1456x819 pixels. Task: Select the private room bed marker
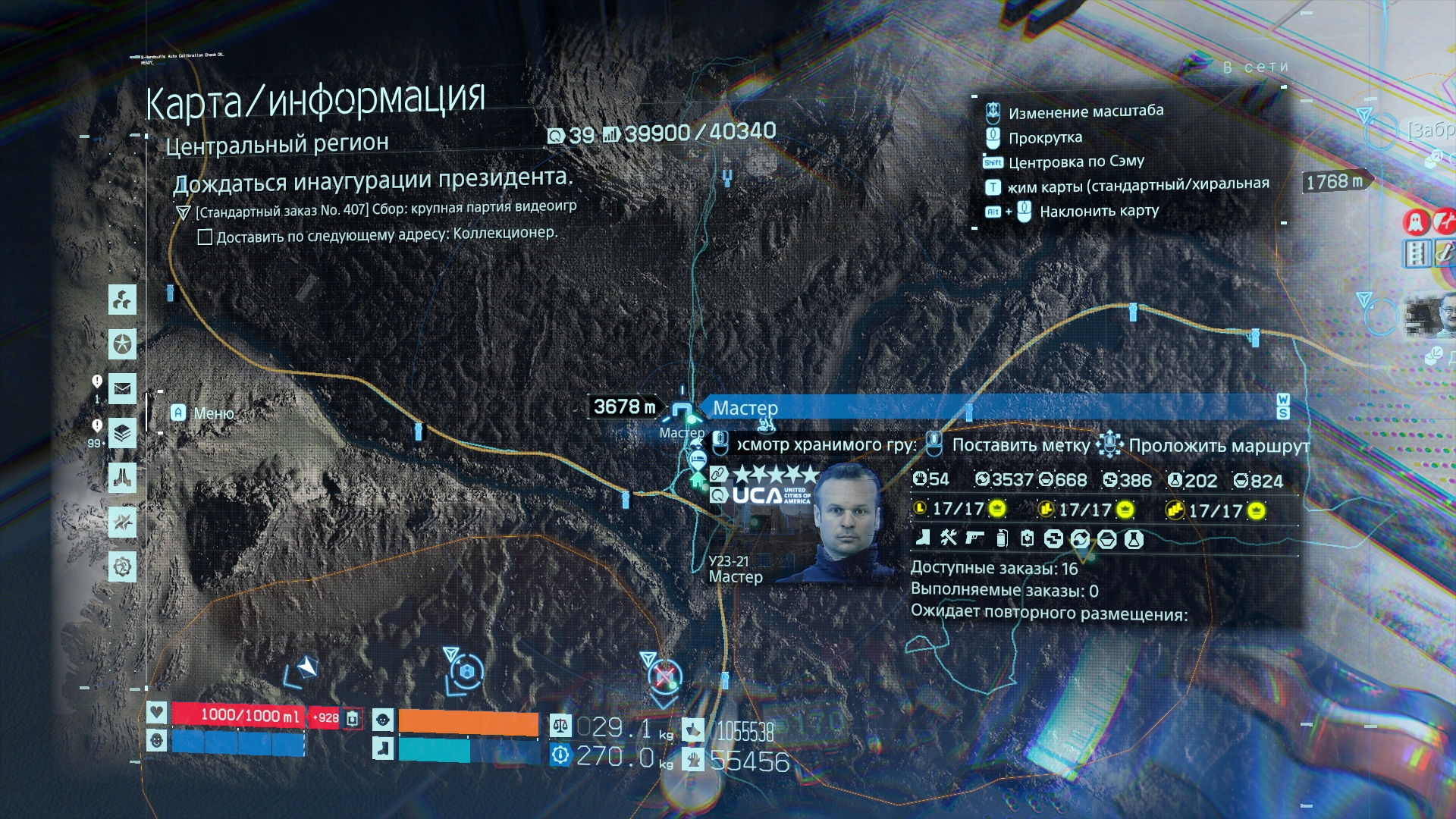pyautogui.click(x=698, y=459)
